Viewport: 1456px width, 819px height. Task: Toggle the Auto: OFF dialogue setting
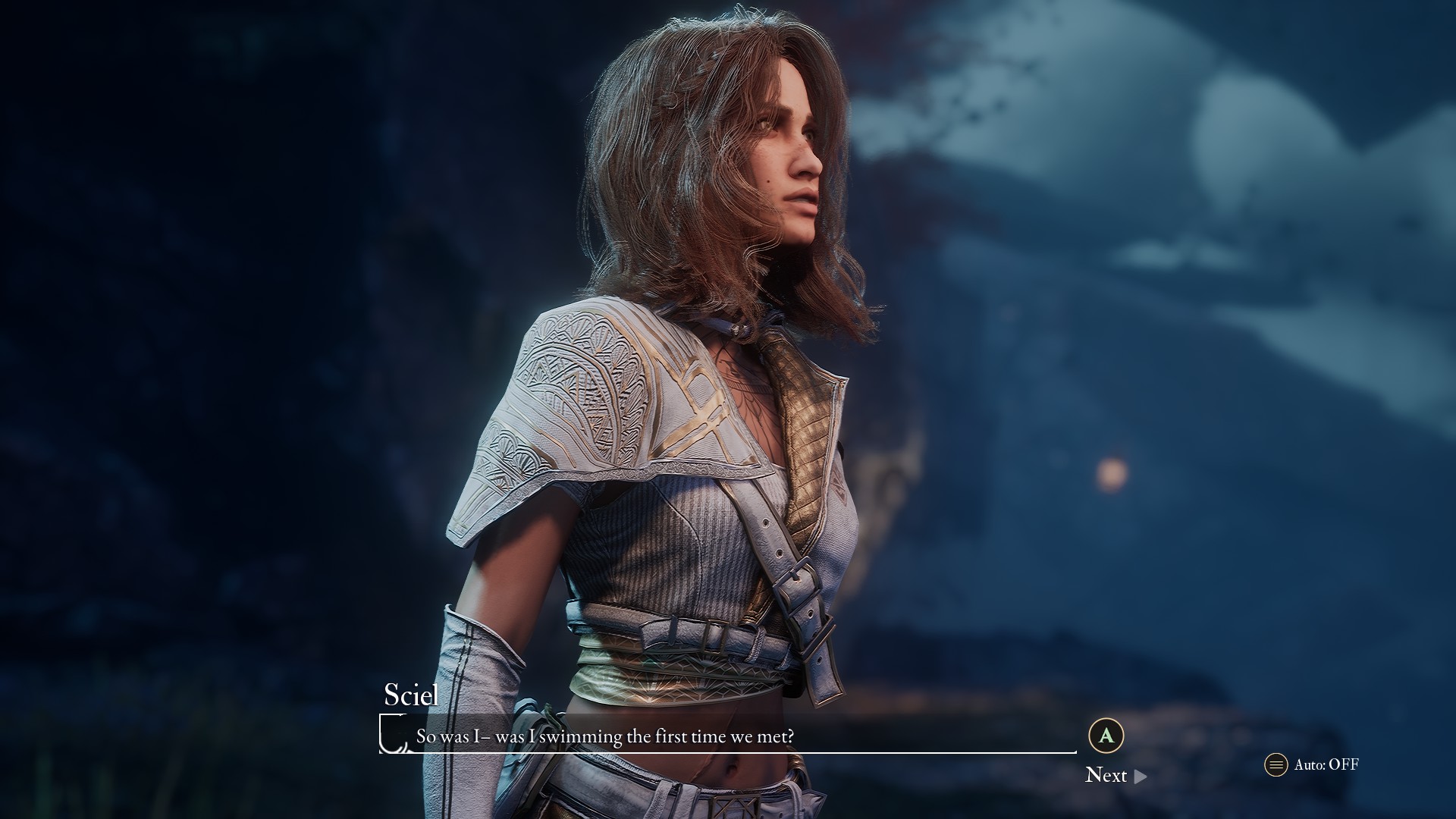click(1312, 764)
